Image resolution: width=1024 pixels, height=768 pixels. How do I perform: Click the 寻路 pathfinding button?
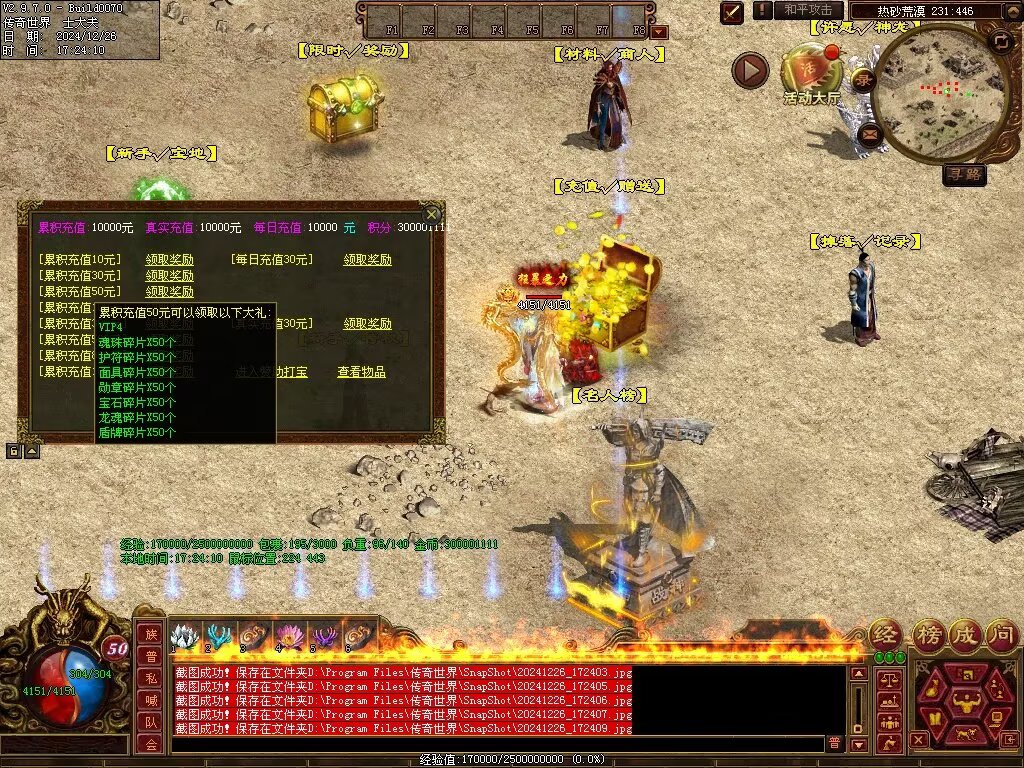coord(965,175)
